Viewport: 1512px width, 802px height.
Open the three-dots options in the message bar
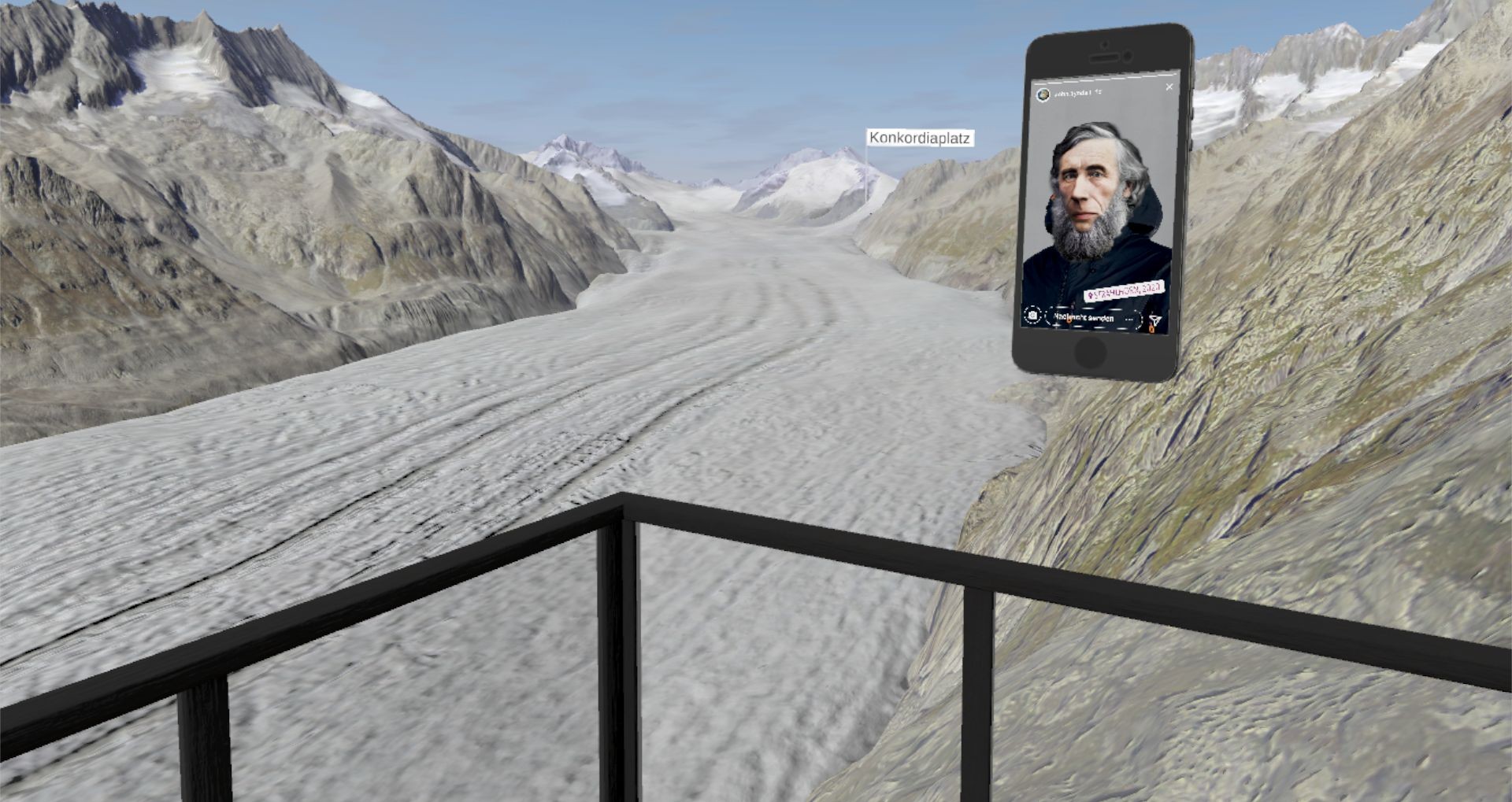click(x=1130, y=320)
